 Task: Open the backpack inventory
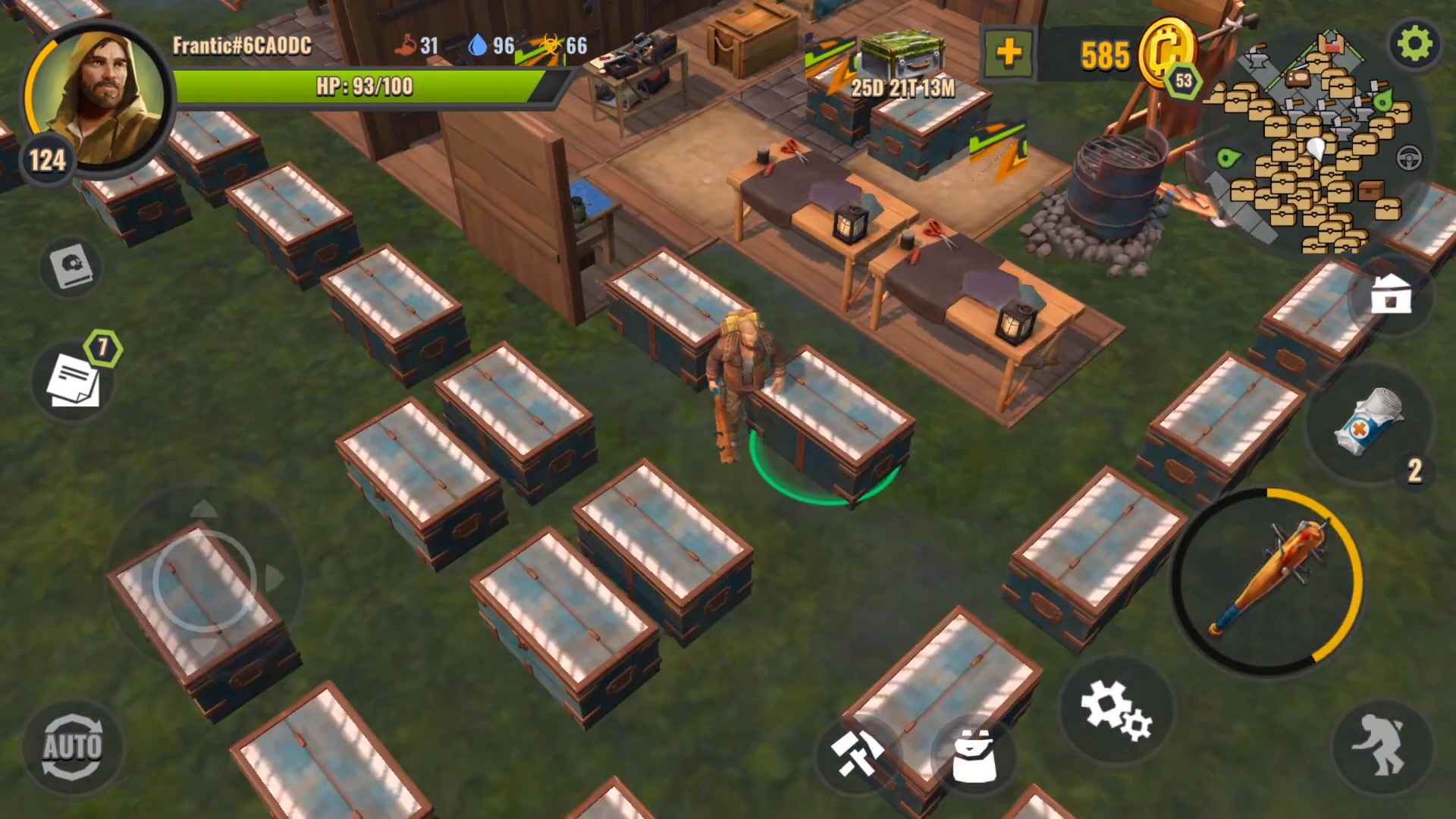click(x=974, y=755)
